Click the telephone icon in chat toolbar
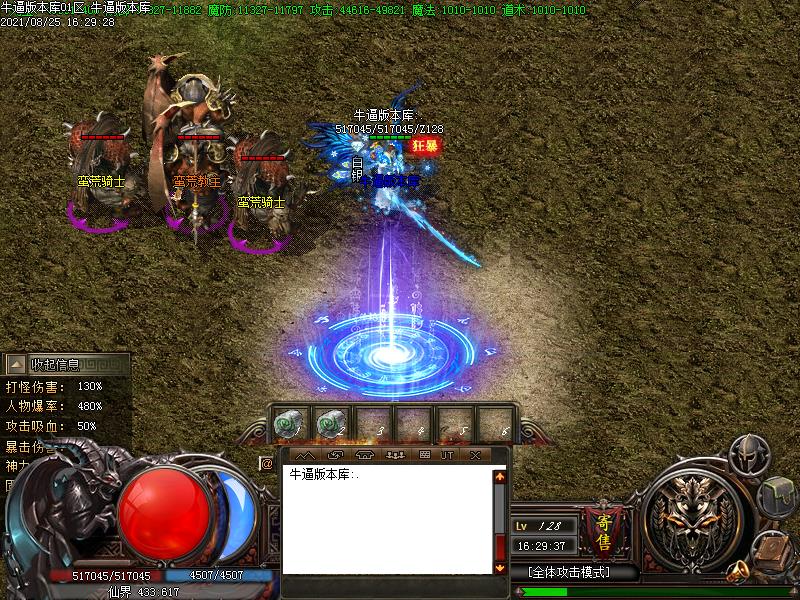This screenshot has width=800, height=600. pyautogui.click(x=365, y=455)
